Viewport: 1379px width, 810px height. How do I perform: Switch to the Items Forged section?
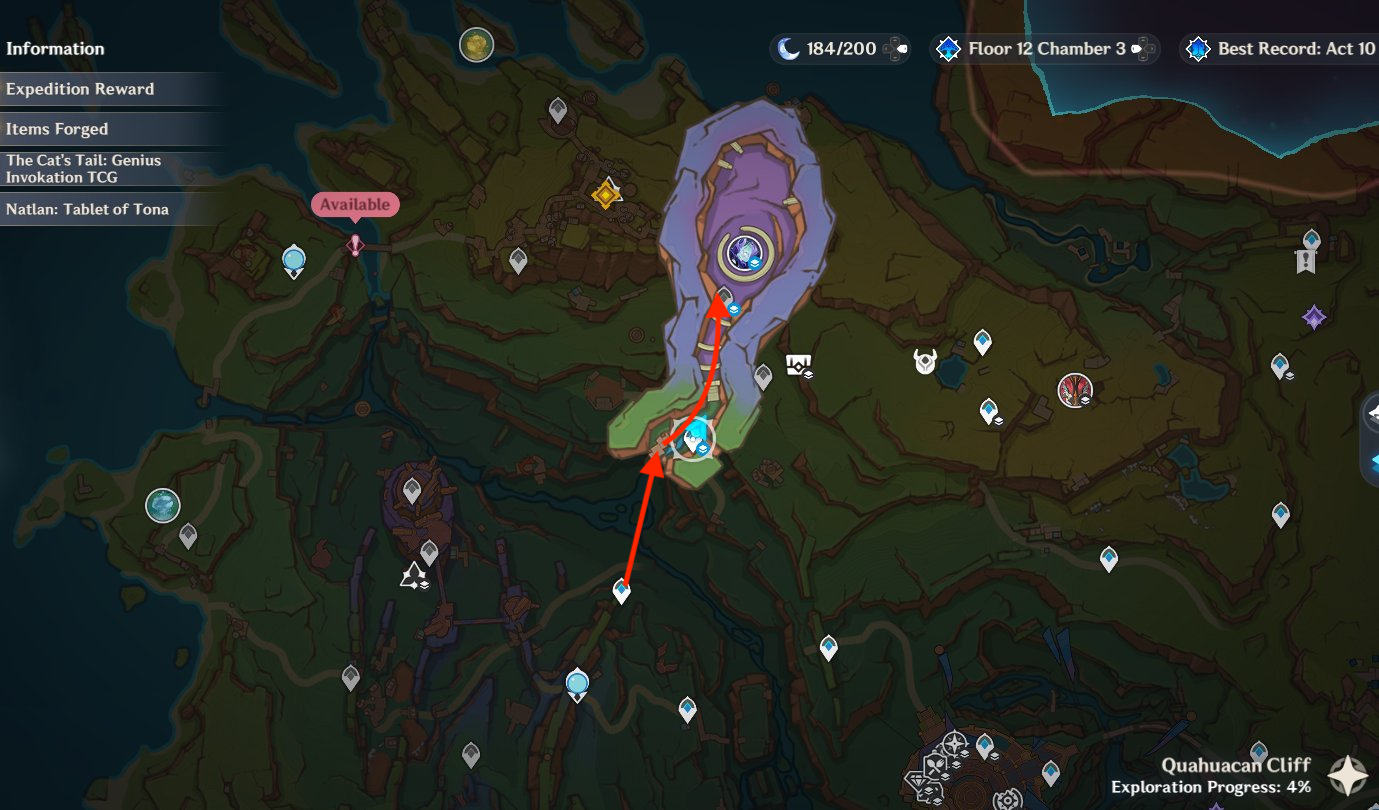coord(57,128)
